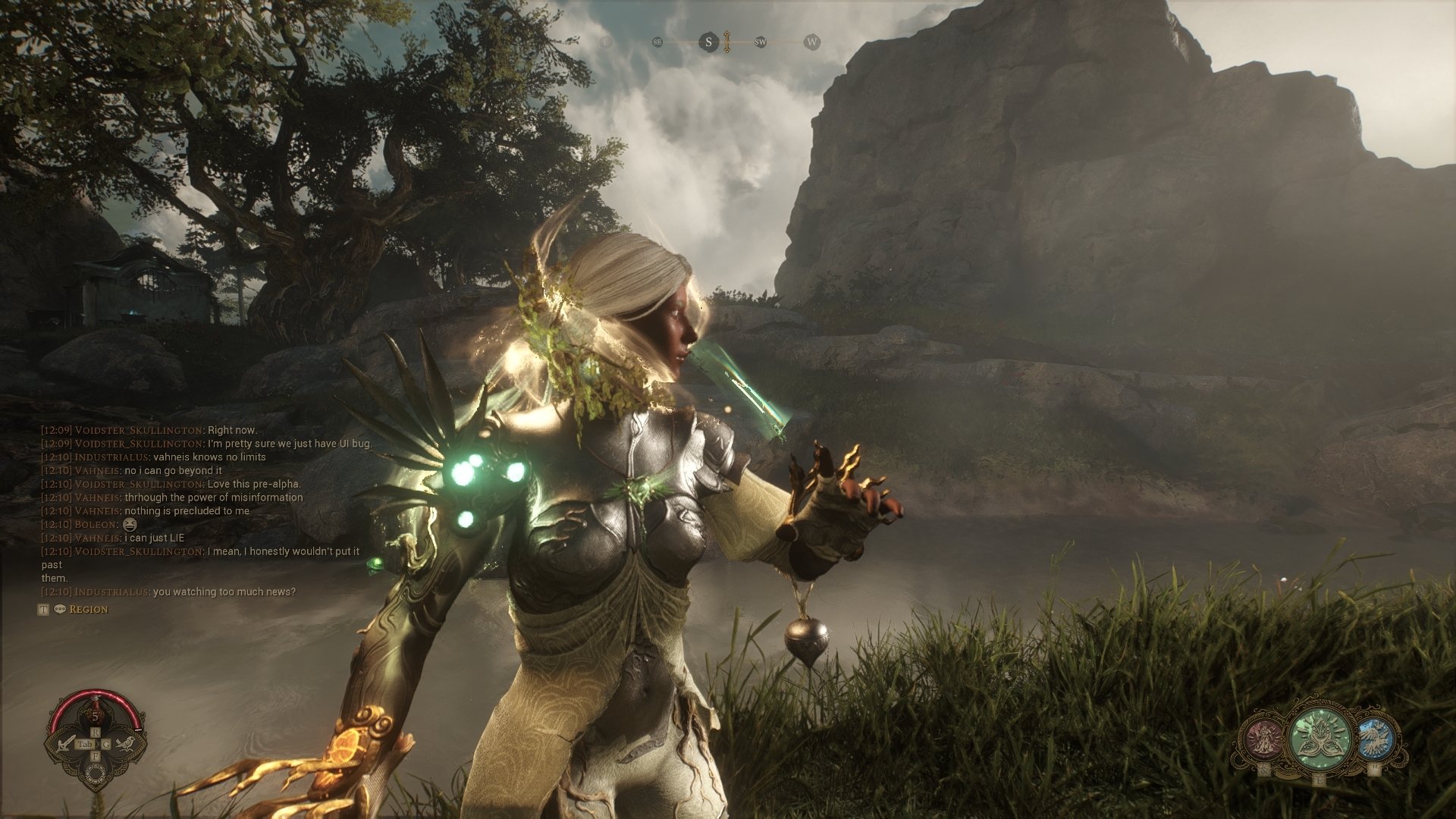Use the red radiant figure ability
The image size is (1456, 819).
click(x=1263, y=738)
